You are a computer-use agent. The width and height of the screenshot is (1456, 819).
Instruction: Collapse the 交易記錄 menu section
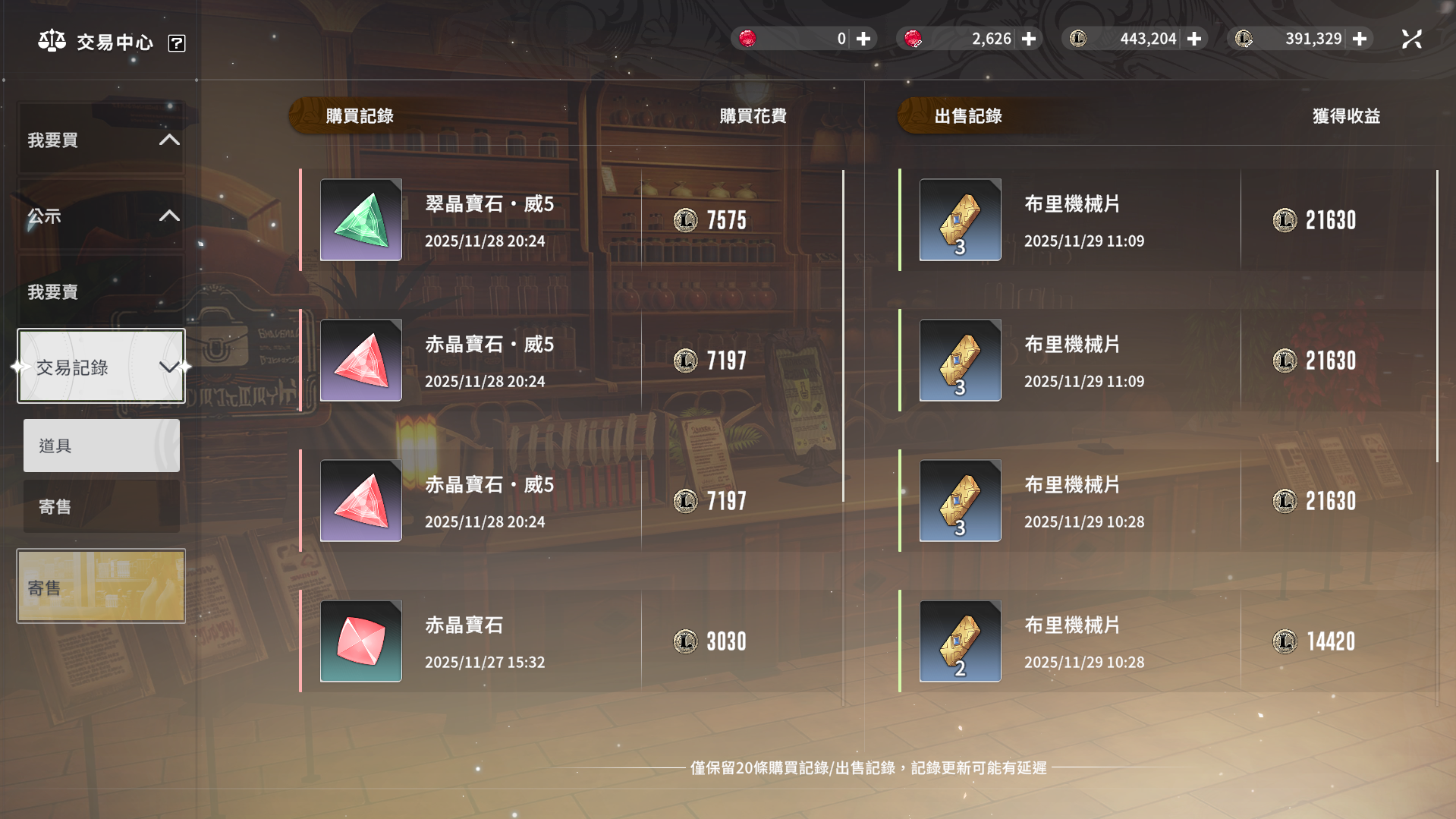[101, 367]
